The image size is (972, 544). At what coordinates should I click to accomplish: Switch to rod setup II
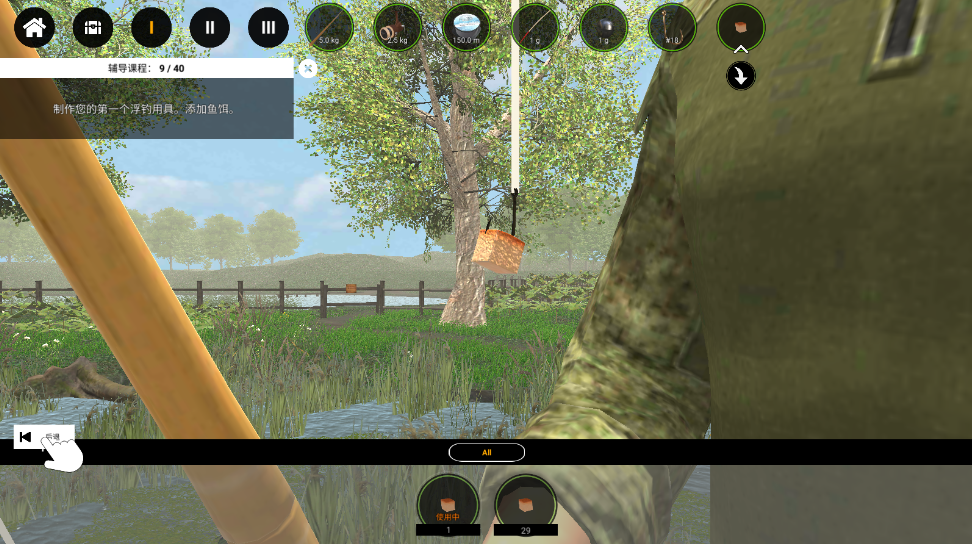click(210, 27)
